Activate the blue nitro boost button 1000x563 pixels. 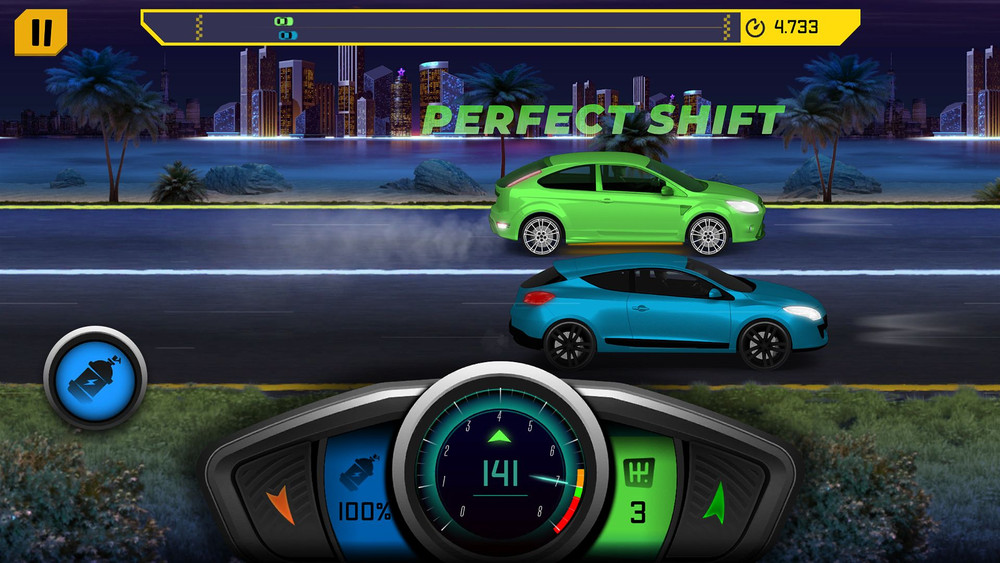click(x=95, y=377)
